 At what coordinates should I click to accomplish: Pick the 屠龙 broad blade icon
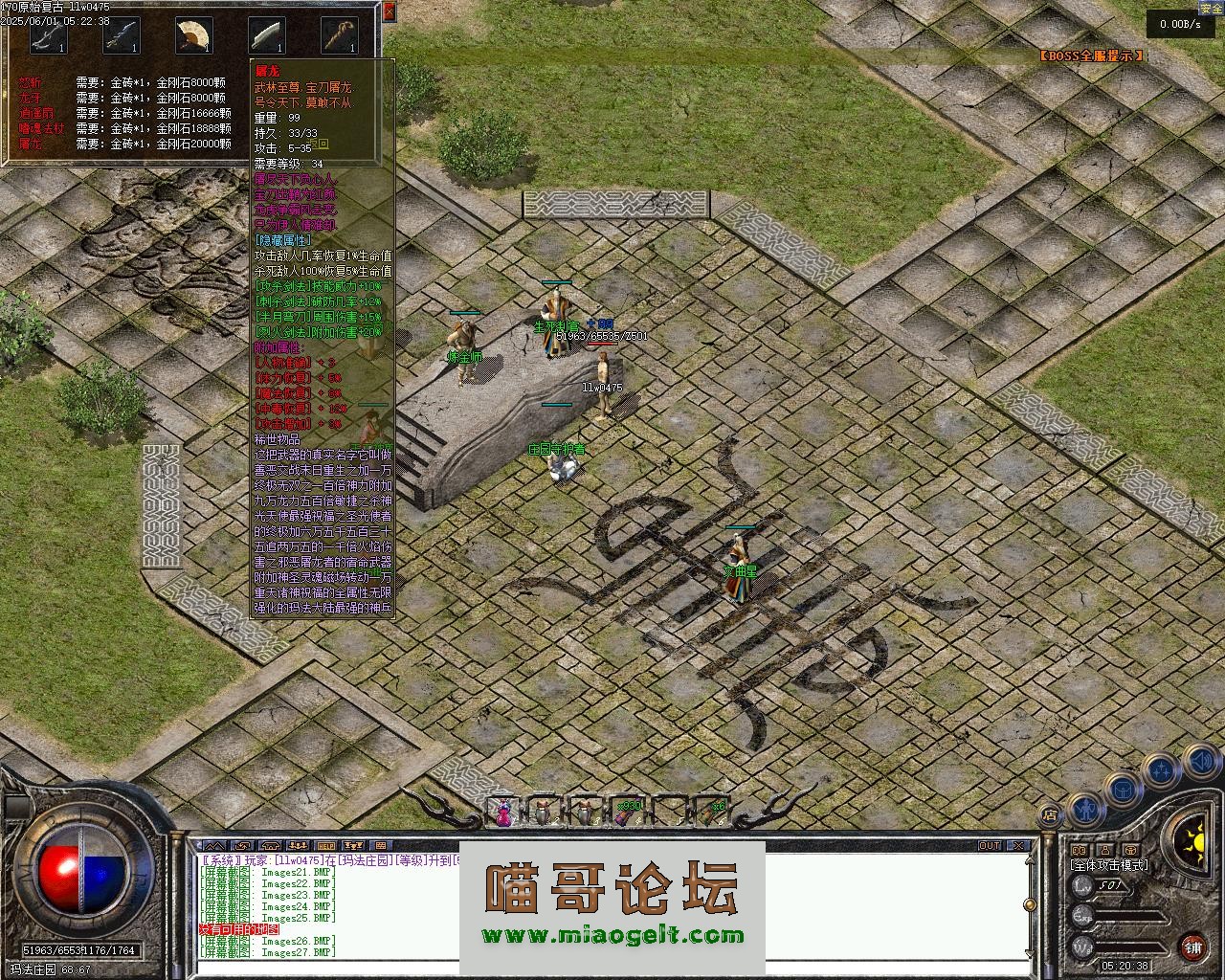pos(266,35)
